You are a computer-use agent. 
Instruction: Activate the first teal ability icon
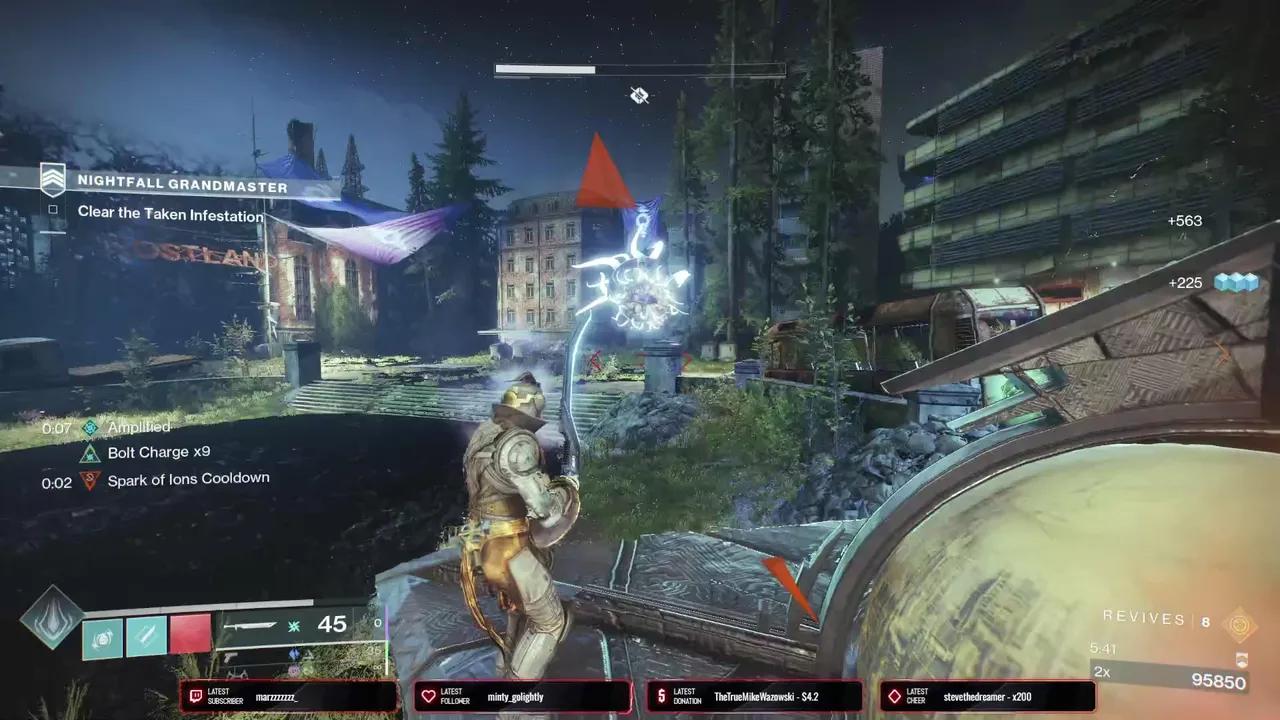pyautogui.click(x=102, y=638)
